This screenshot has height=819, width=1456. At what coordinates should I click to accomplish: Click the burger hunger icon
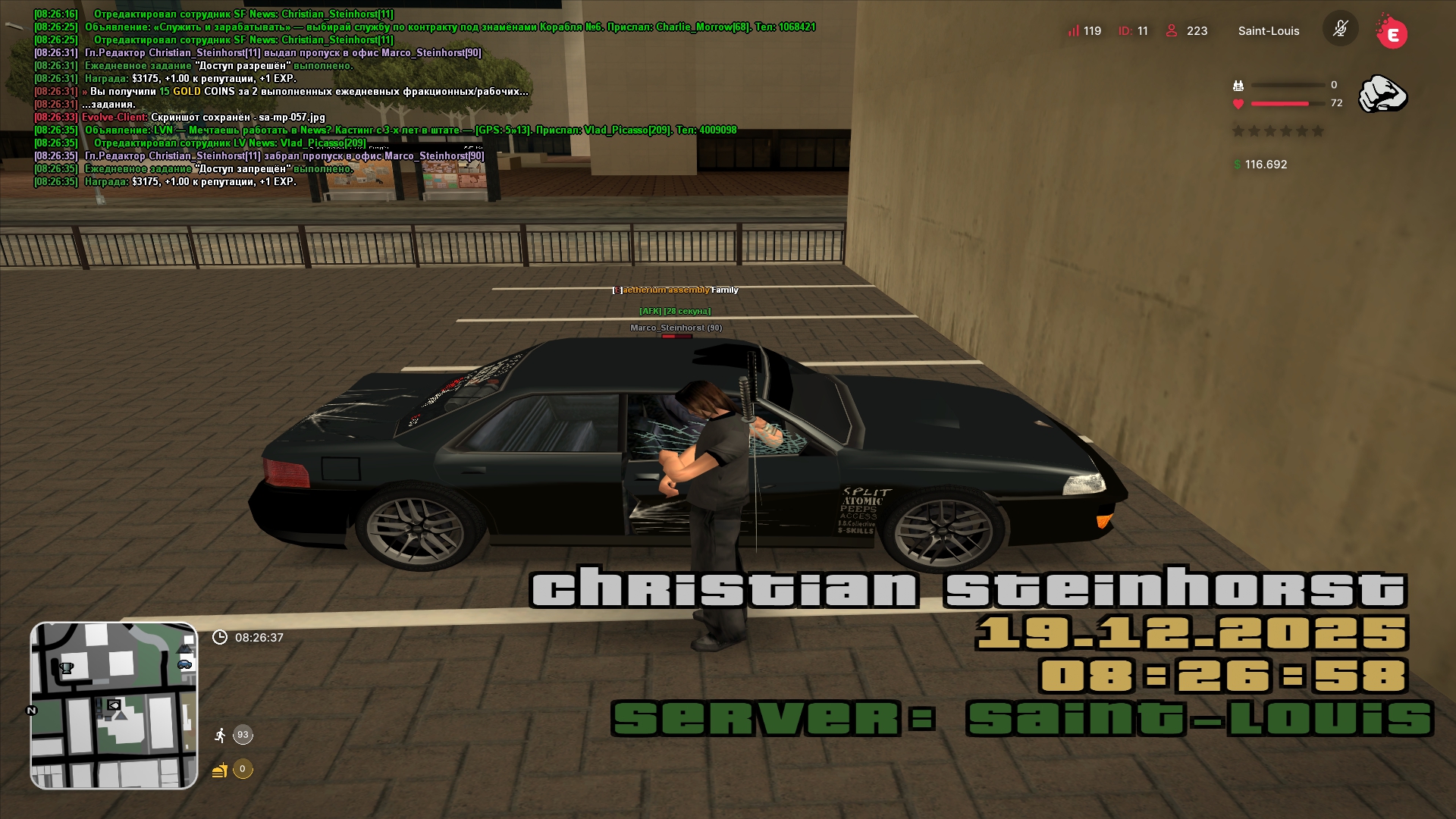(220, 770)
